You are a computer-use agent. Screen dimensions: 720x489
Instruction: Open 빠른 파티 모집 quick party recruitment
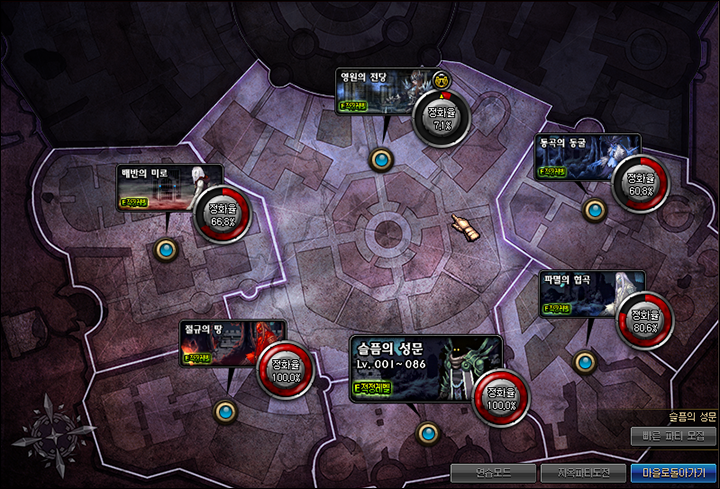coord(675,437)
